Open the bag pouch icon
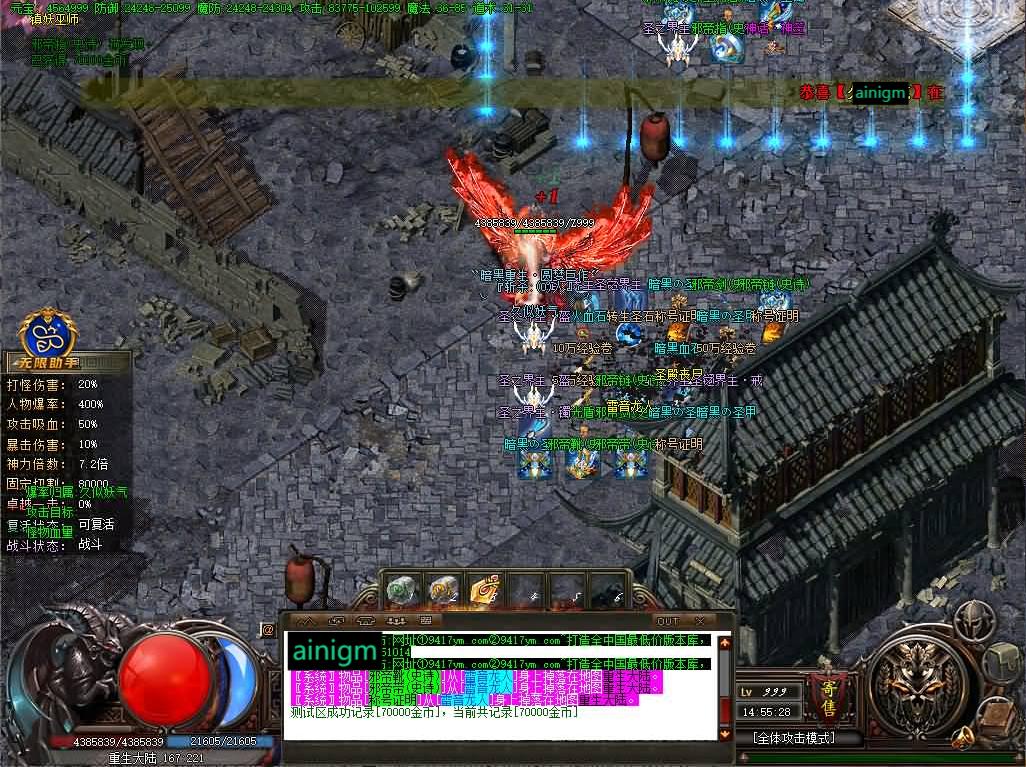This screenshot has width=1026, height=767. click(1003, 661)
